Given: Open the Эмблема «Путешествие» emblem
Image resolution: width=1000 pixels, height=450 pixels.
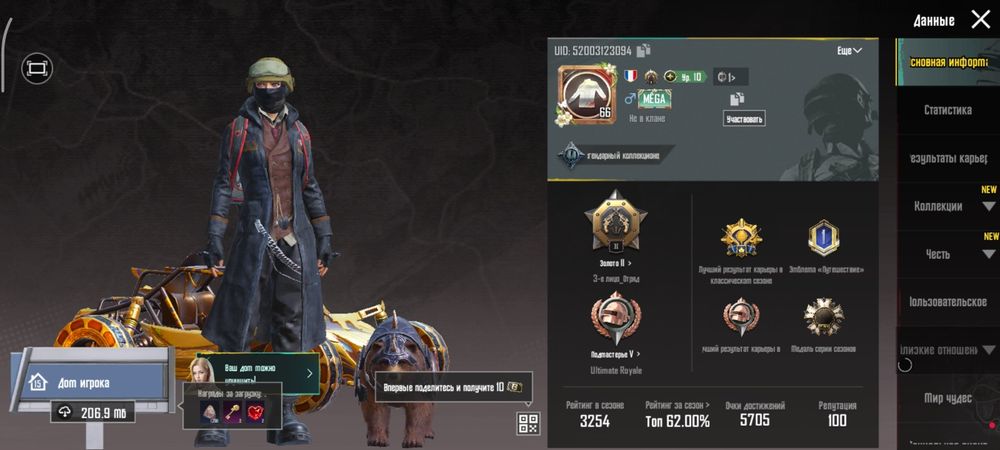Looking at the screenshot, I should click(823, 238).
